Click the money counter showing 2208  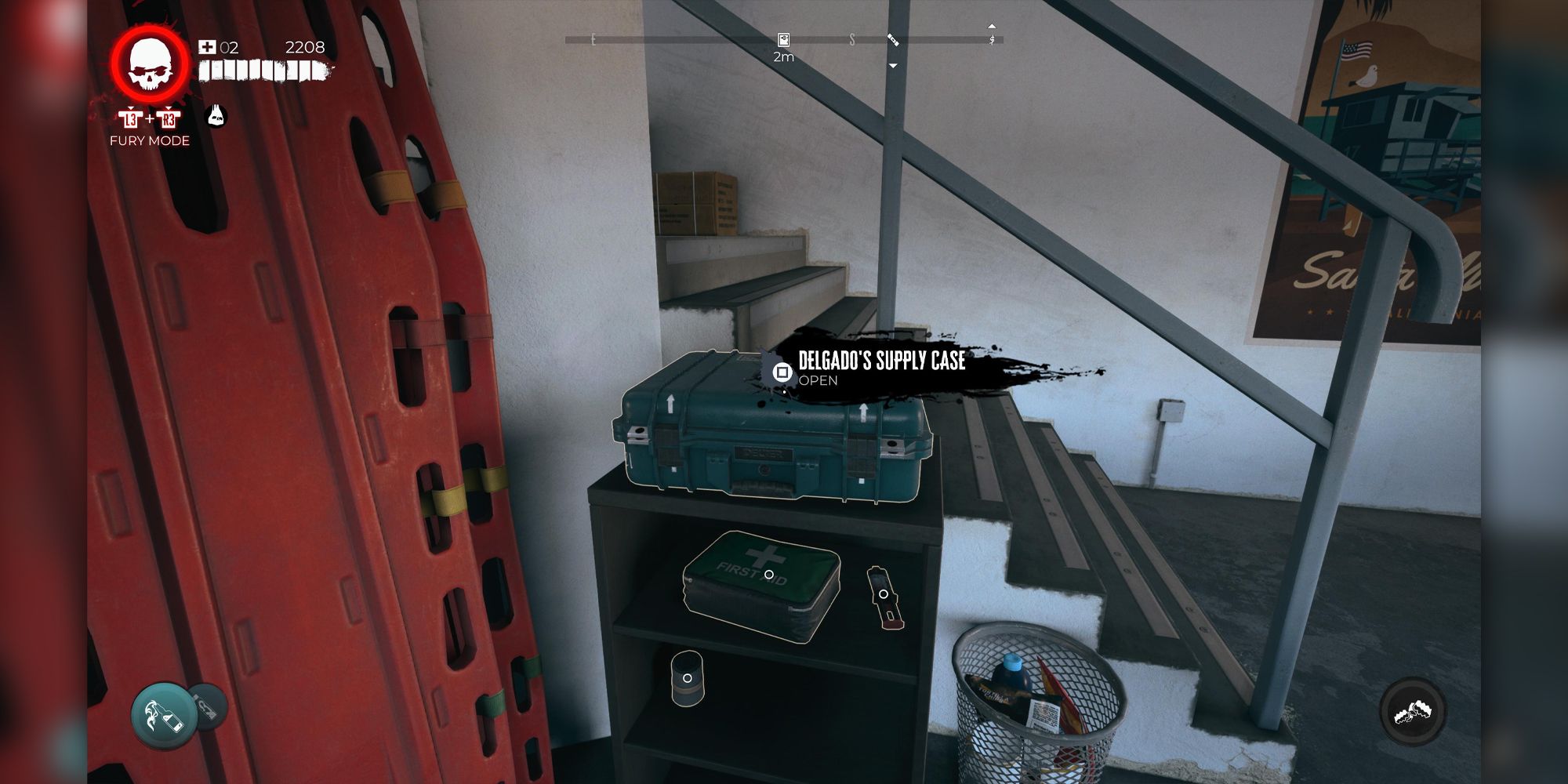point(305,47)
